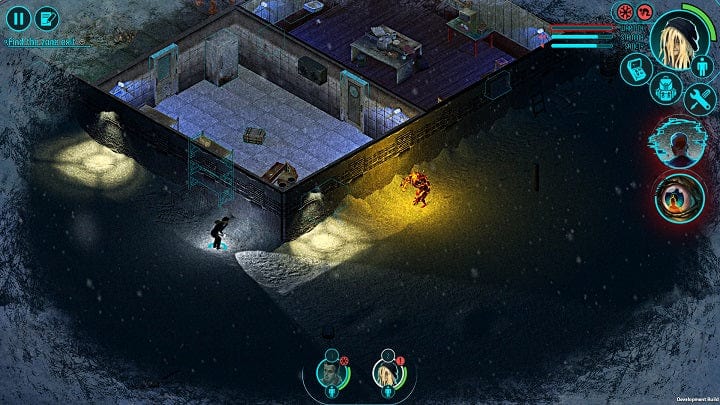The width and height of the screenshot is (720, 405).
Task: Activate the glitched silhouette ability
Action: pyautogui.click(x=681, y=145)
